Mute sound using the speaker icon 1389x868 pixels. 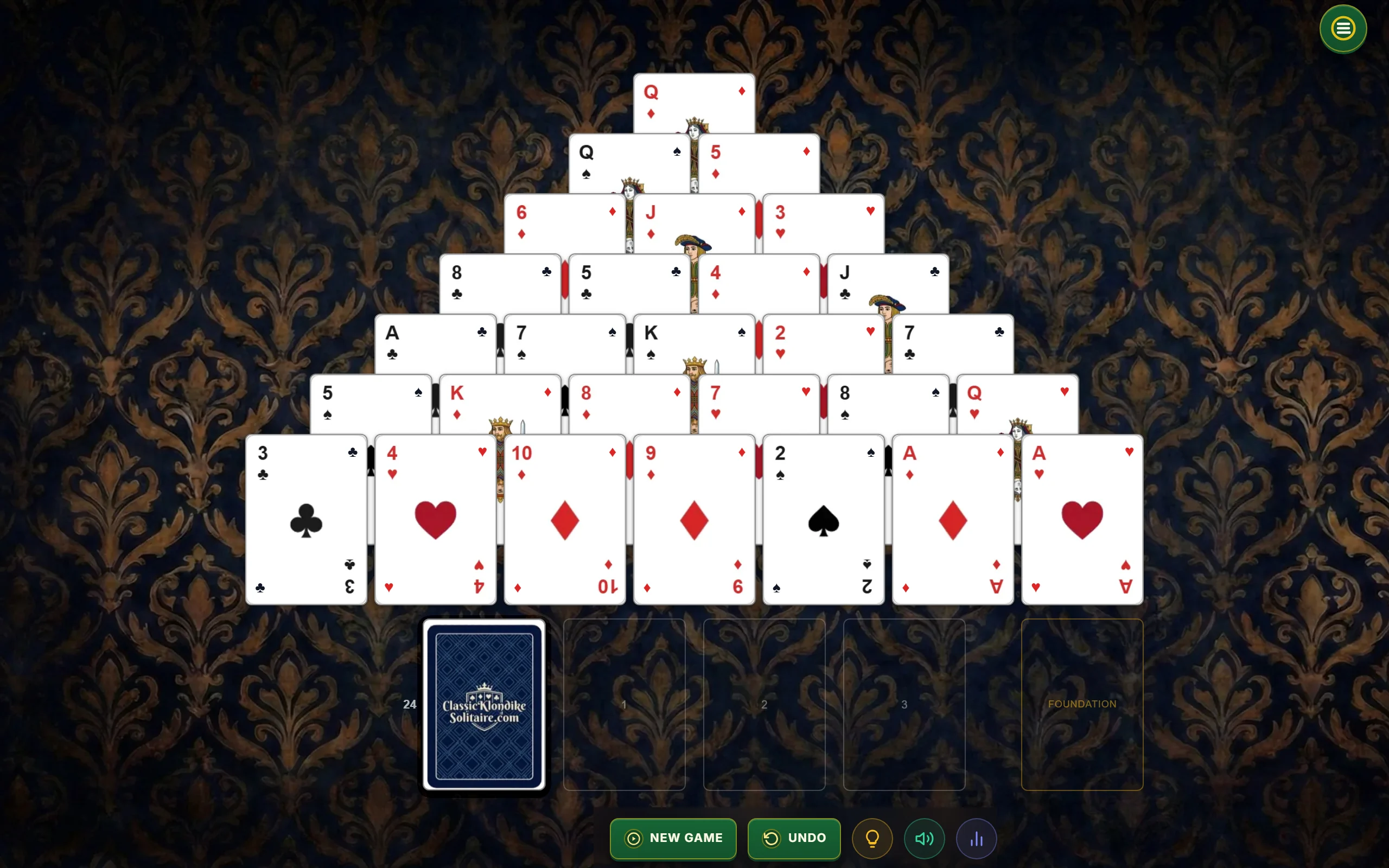(923, 838)
